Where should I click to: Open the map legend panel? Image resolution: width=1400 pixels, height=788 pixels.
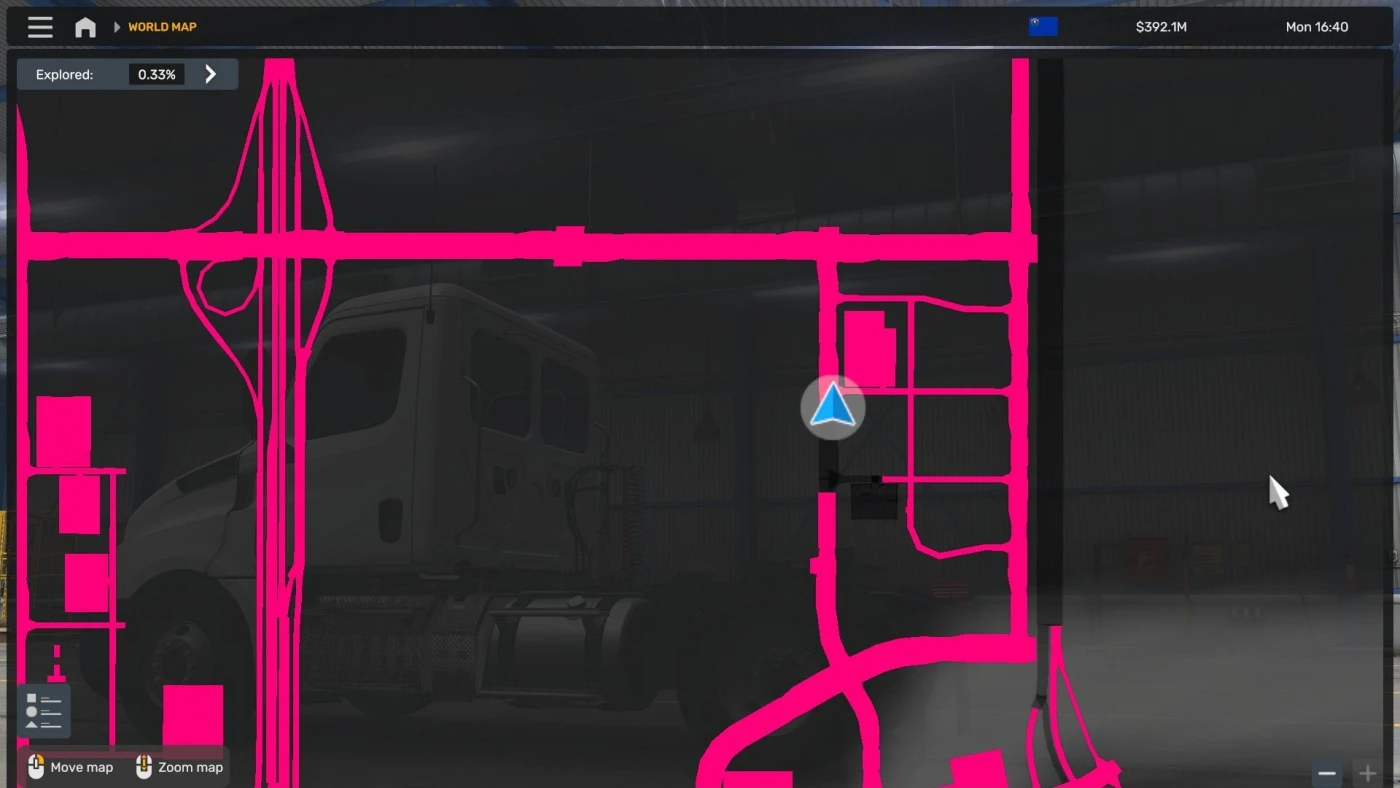pyautogui.click(x=44, y=710)
